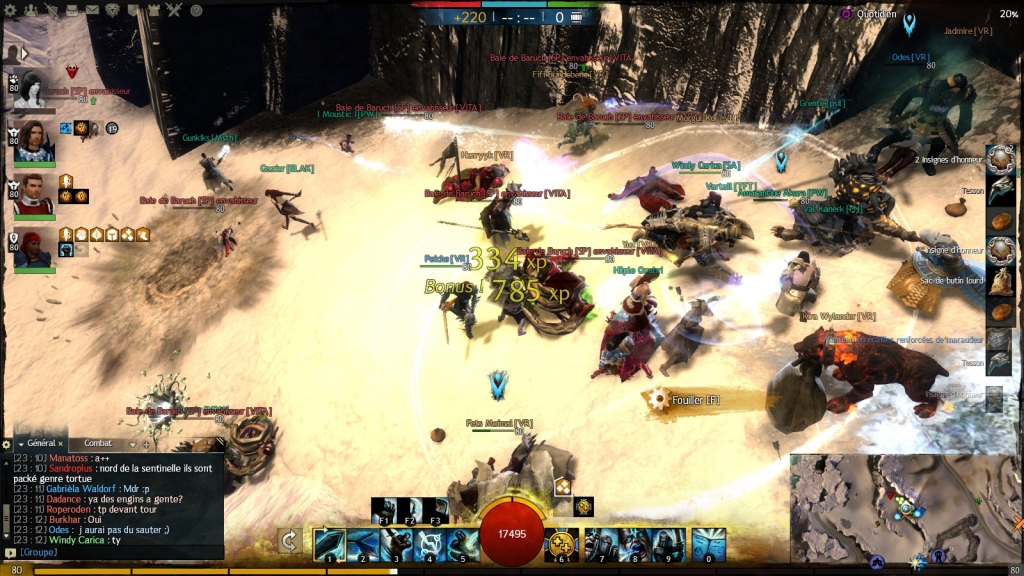Open chat options gear
Screen dimensions: 1024x576
click(x=7, y=443)
